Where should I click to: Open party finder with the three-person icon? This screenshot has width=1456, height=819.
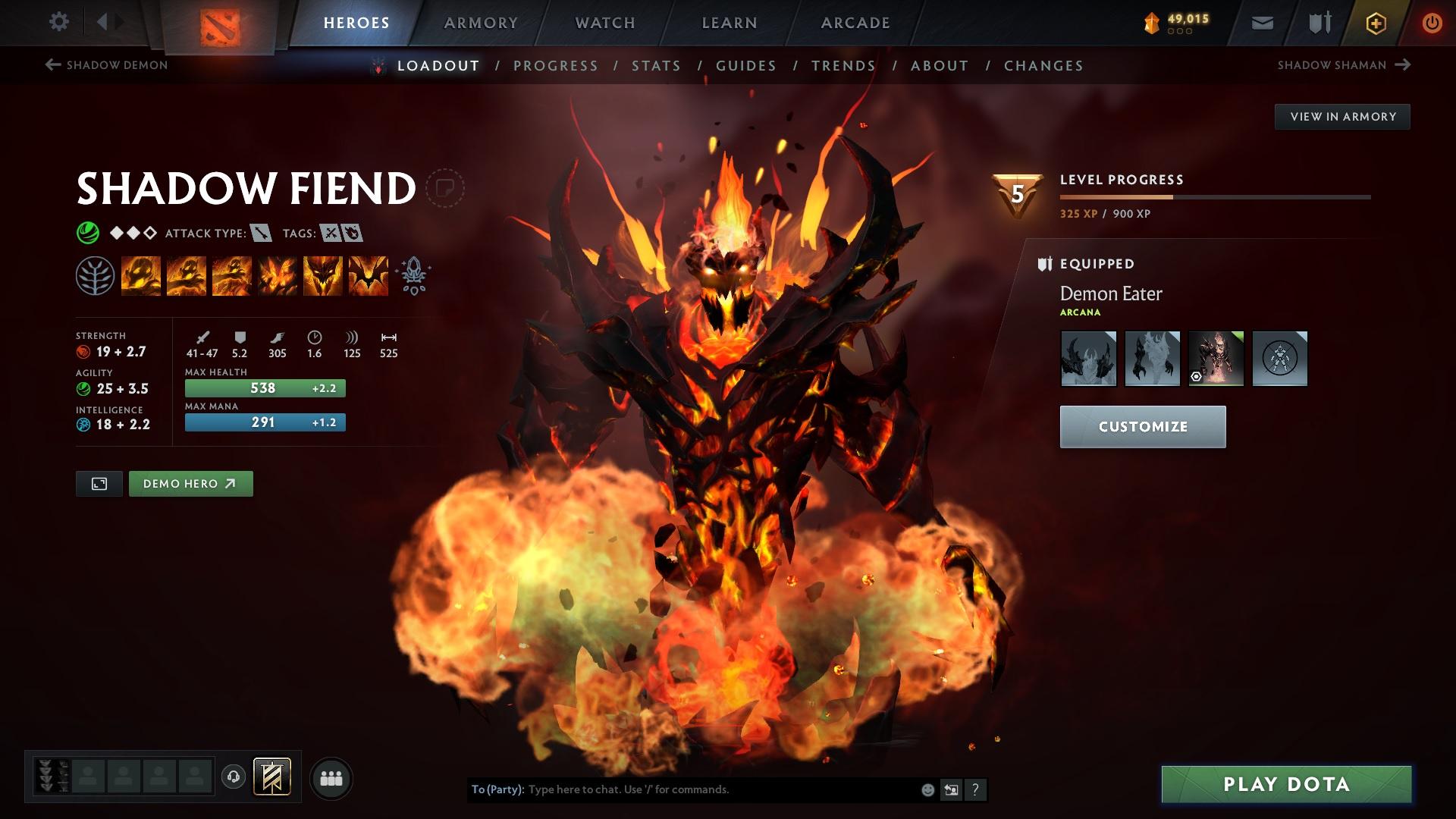click(x=331, y=777)
